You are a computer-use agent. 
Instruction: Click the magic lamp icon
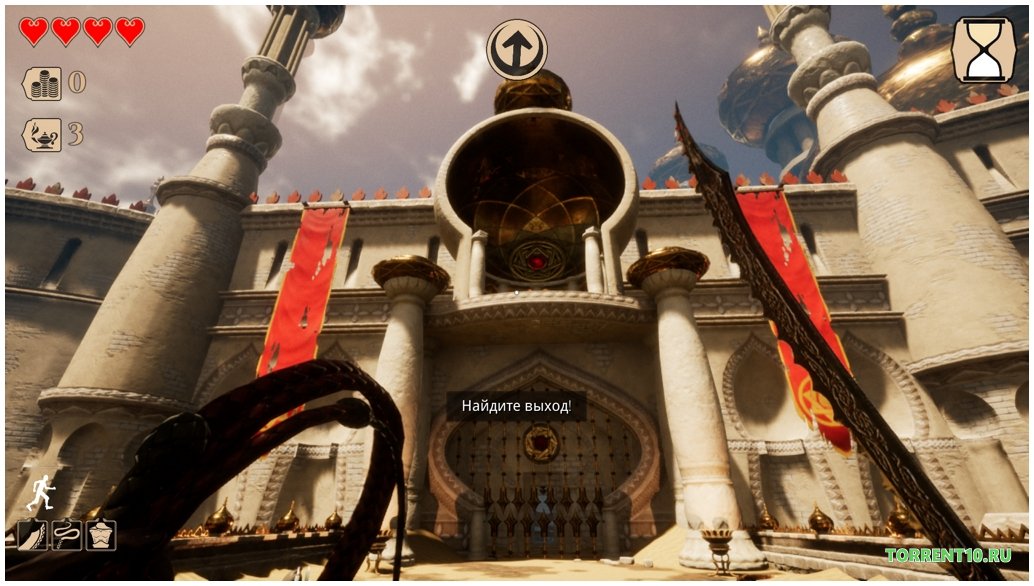coord(42,134)
